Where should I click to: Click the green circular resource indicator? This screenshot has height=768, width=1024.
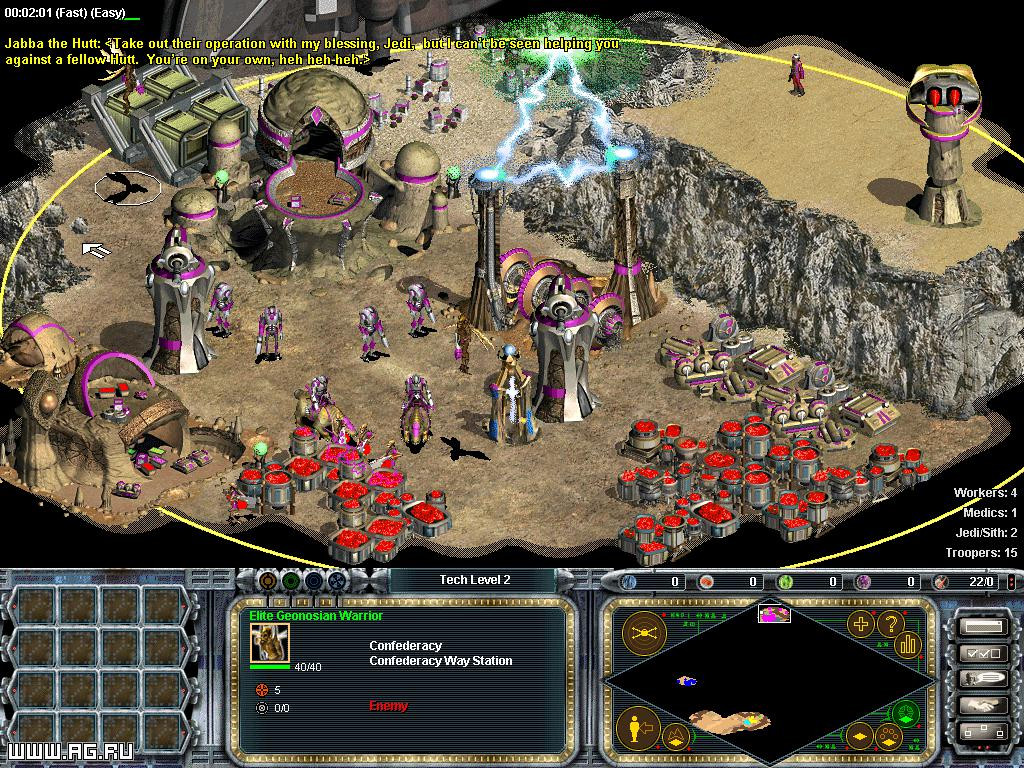pos(290,580)
